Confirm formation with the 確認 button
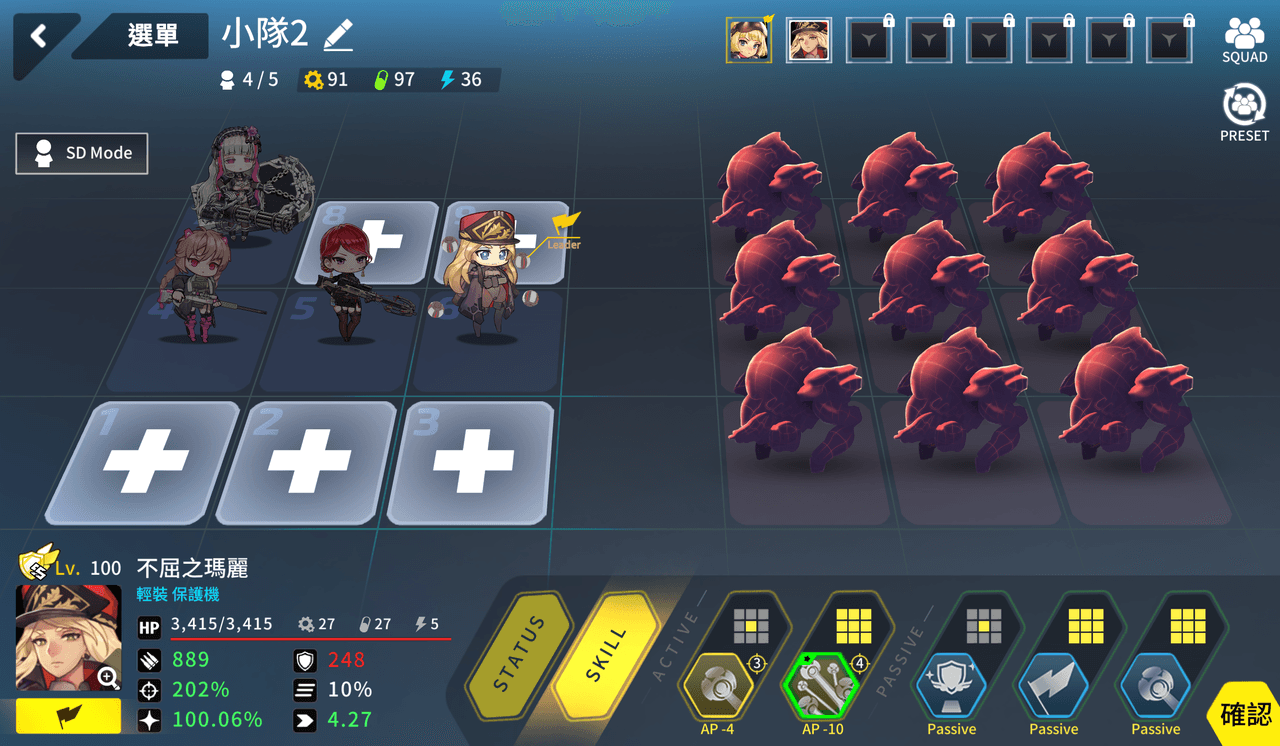The image size is (1280, 746). (x=1245, y=714)
